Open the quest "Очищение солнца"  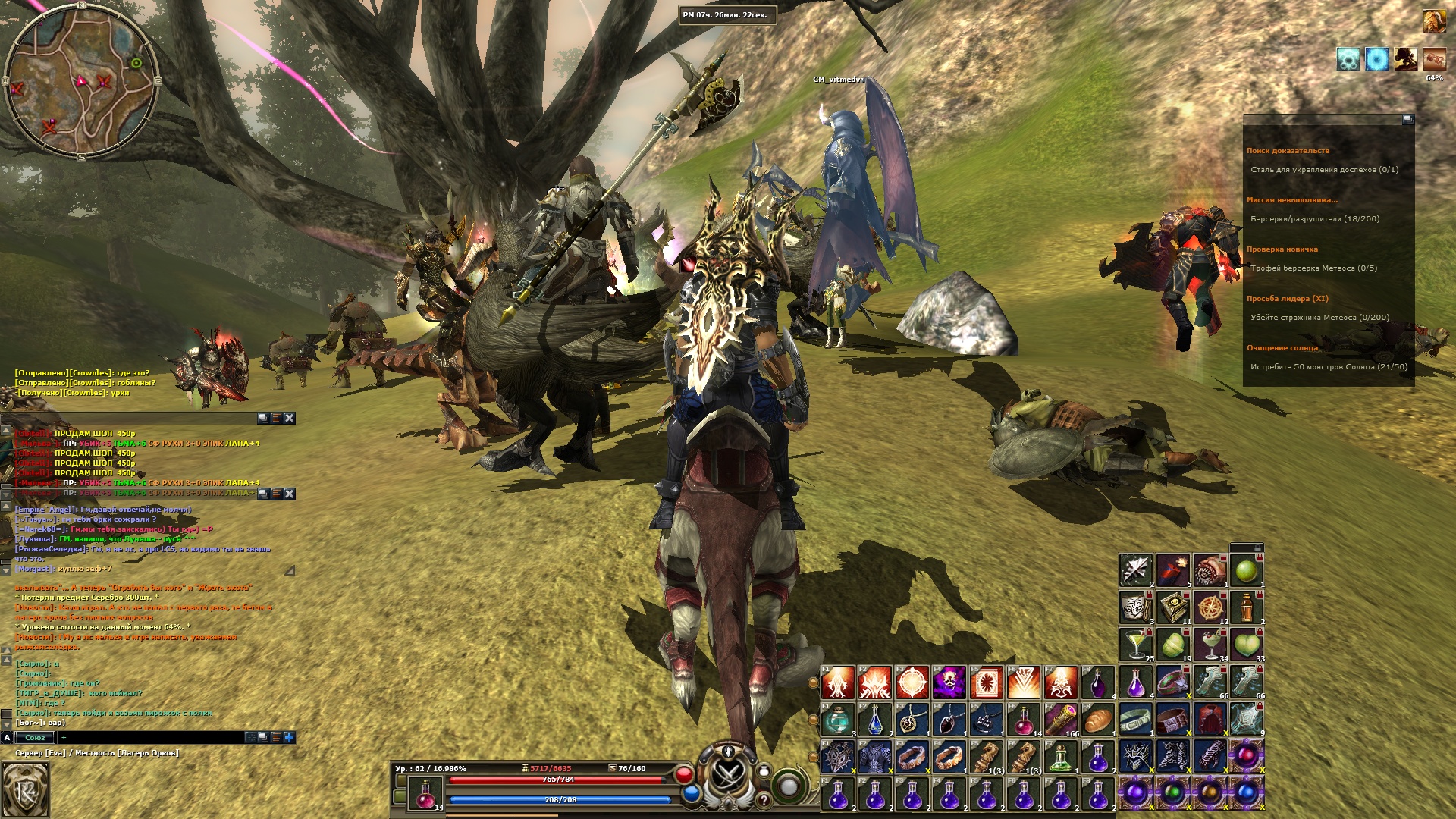[1282, 348]
